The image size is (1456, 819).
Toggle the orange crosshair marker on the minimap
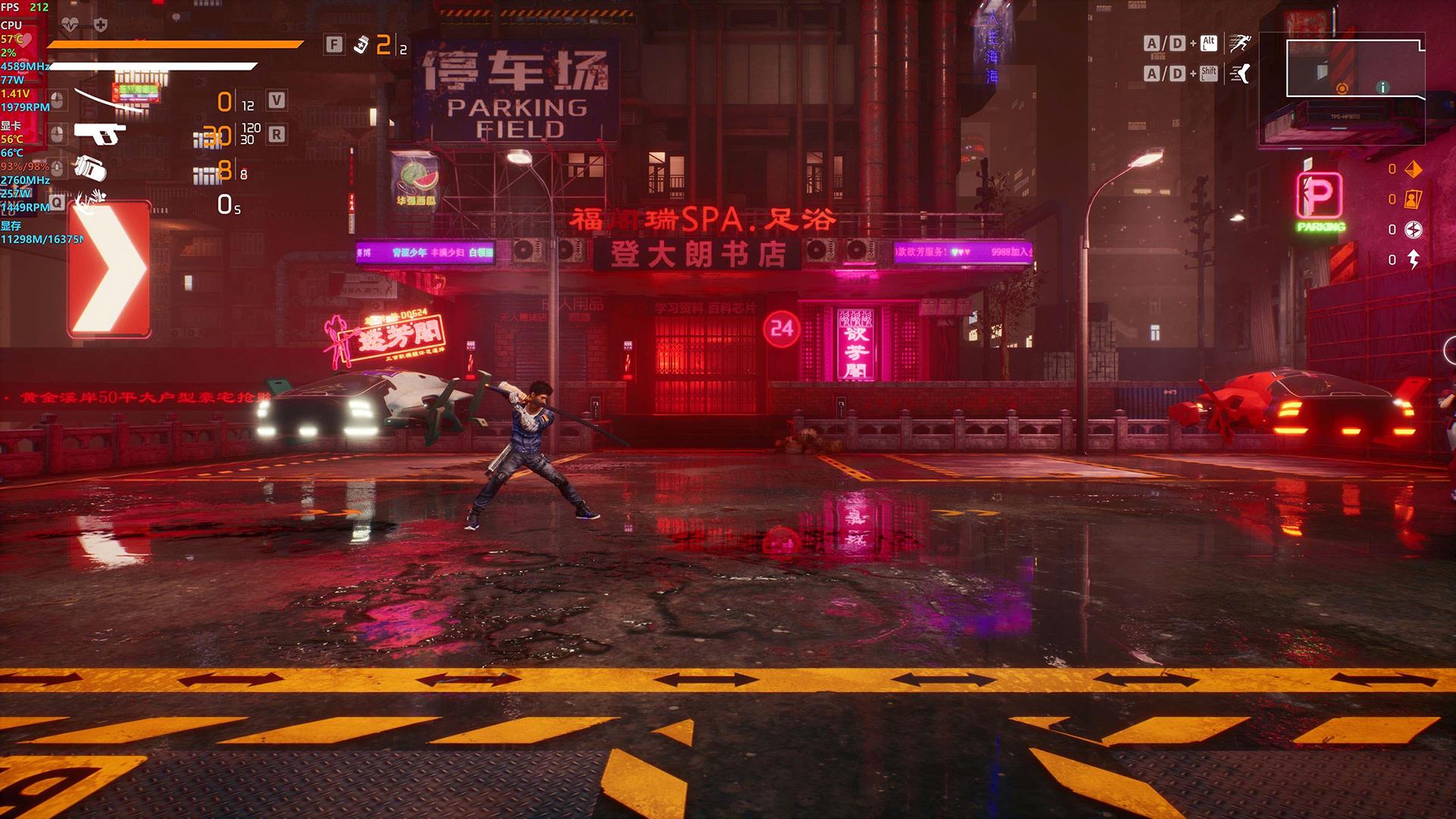tap(1342, 87)
